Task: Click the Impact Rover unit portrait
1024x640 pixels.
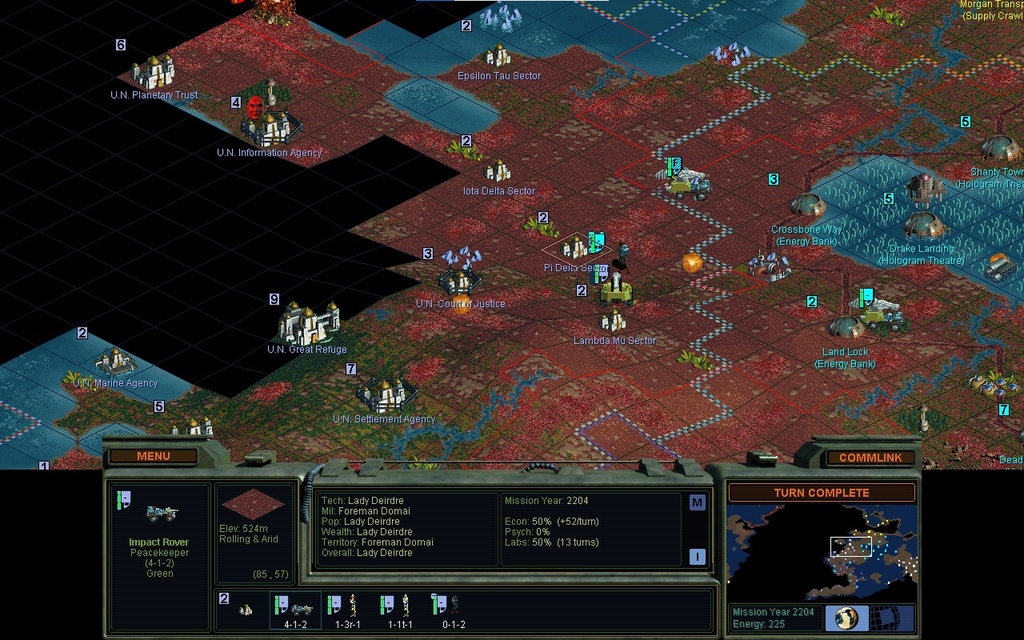Action: pos(161,513)
